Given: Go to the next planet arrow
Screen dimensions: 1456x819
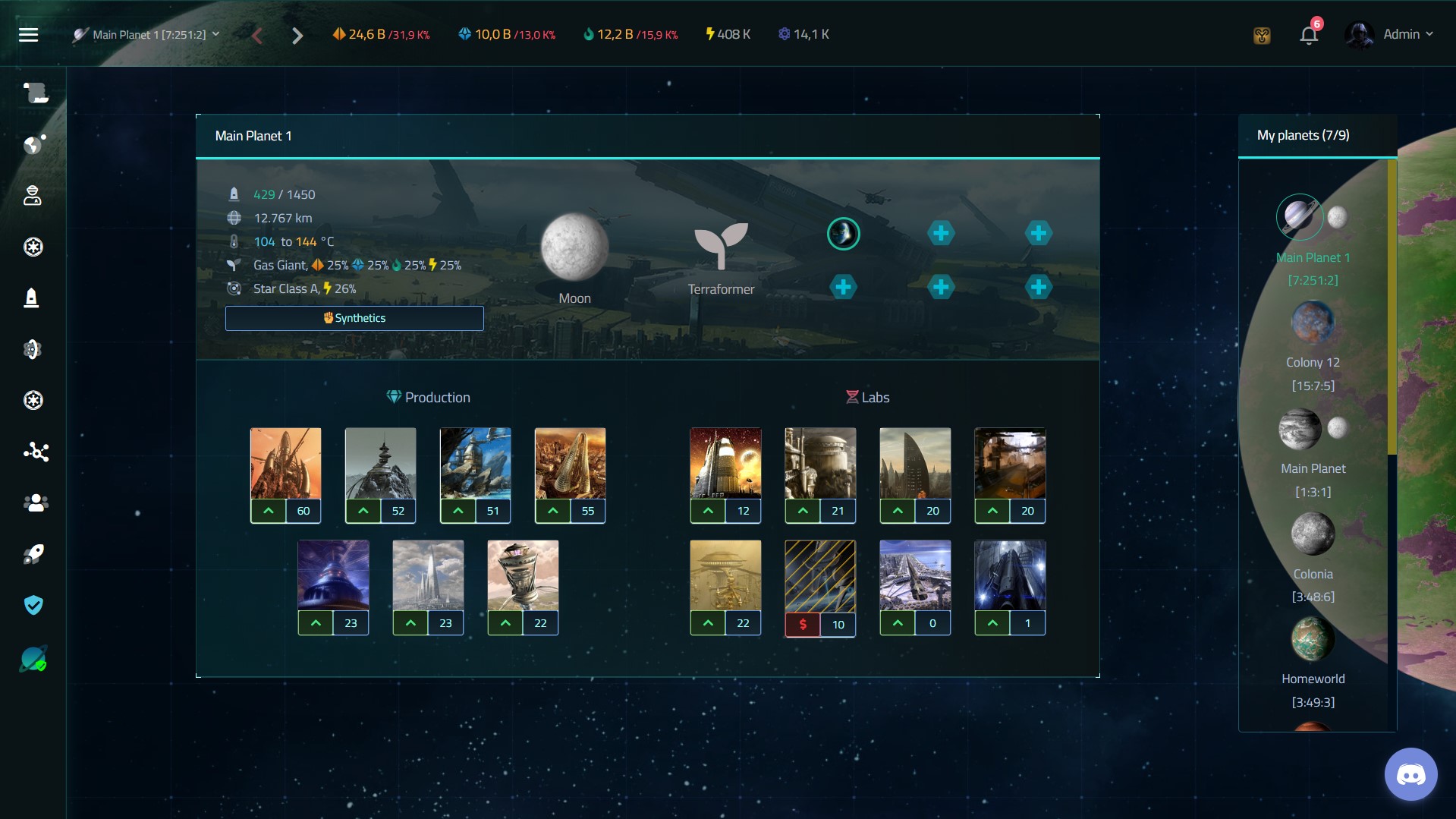Looking at the screenshot, I should tap(297, 36).
